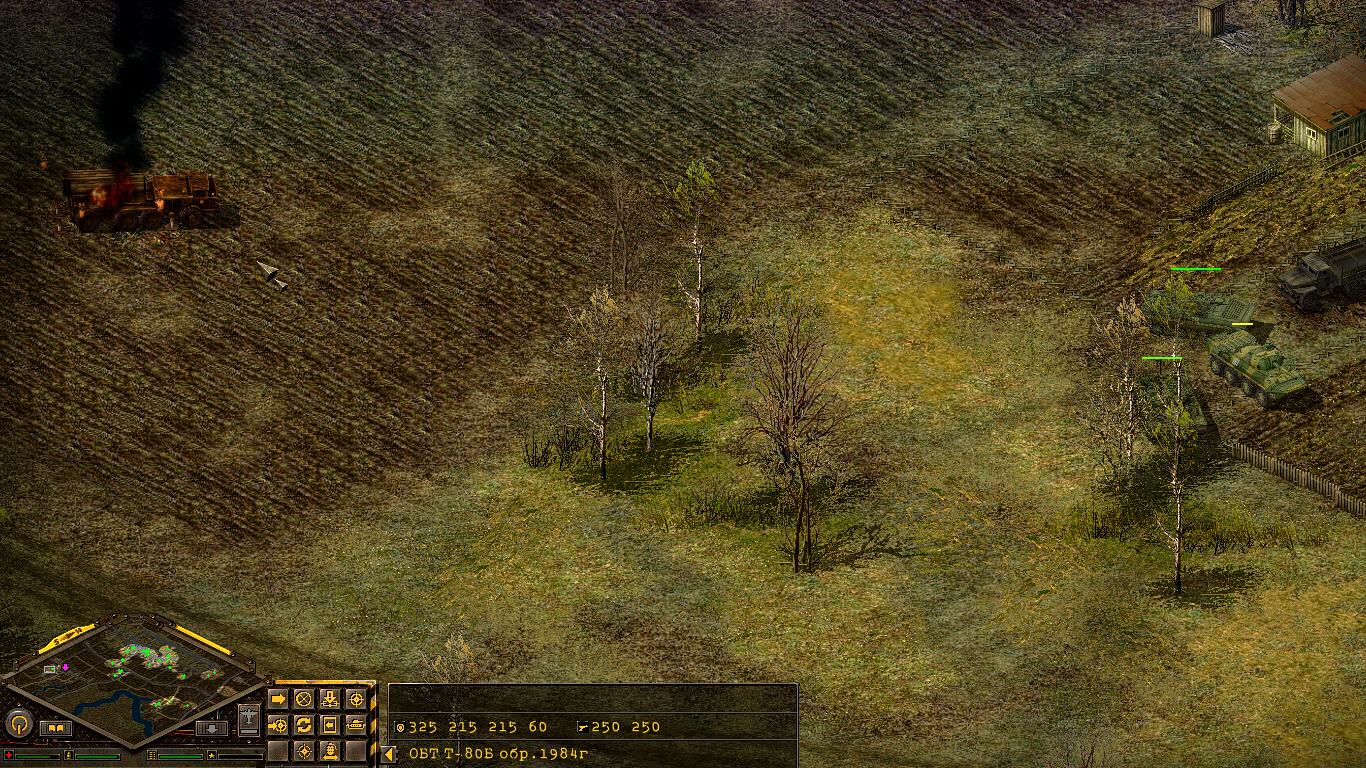1366x768 pixels.
Task: Select the move order arrow icon
Action: 278,699
